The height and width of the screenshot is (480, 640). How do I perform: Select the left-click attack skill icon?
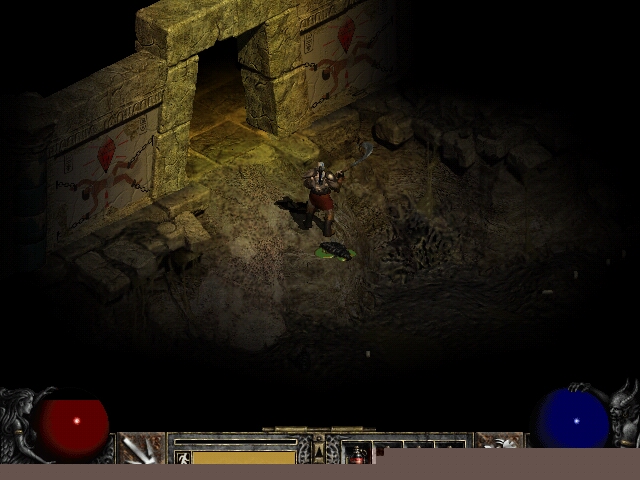[141, 448]
